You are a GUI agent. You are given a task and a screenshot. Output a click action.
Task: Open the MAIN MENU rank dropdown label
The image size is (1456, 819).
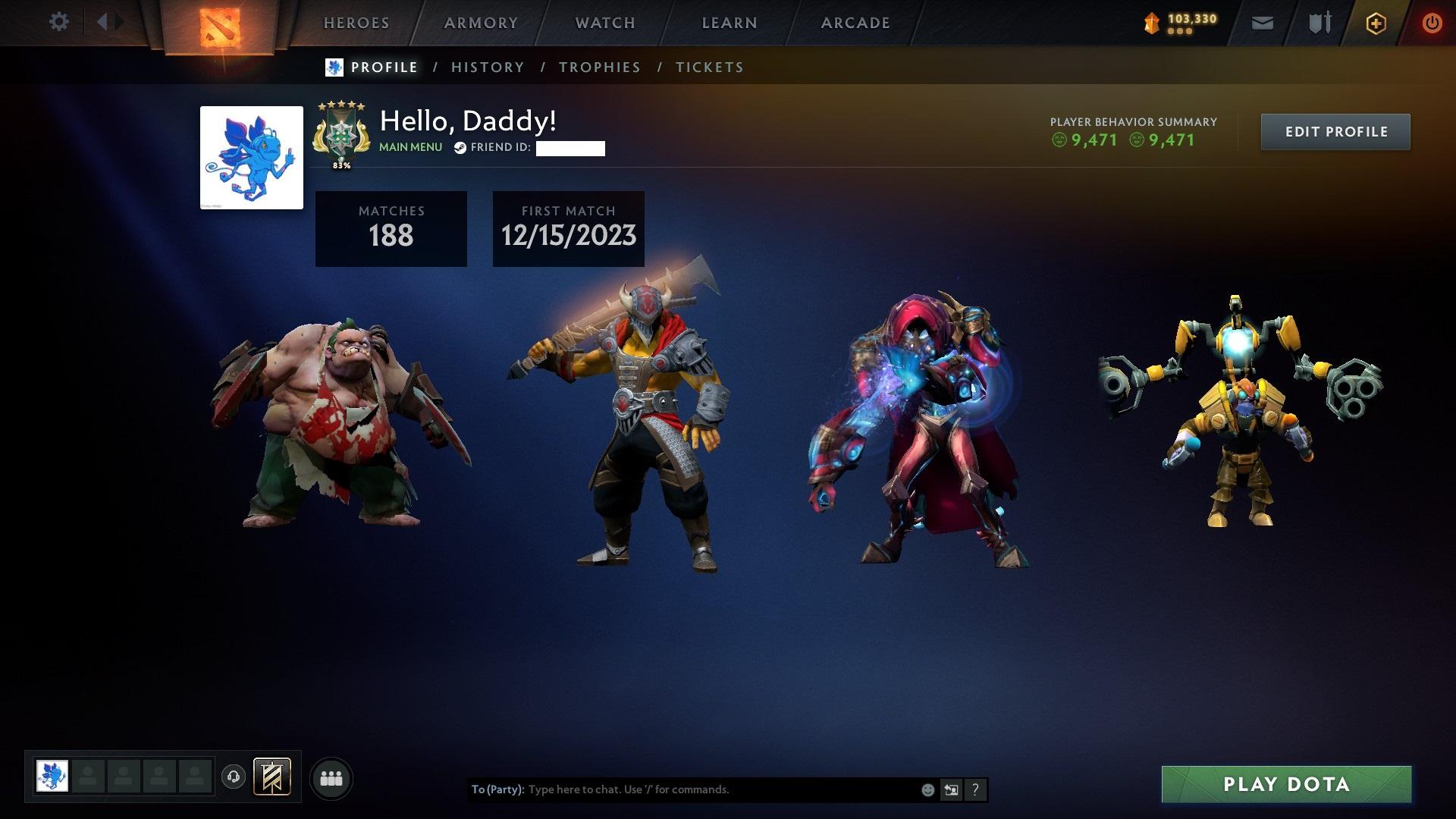(409, 147)
